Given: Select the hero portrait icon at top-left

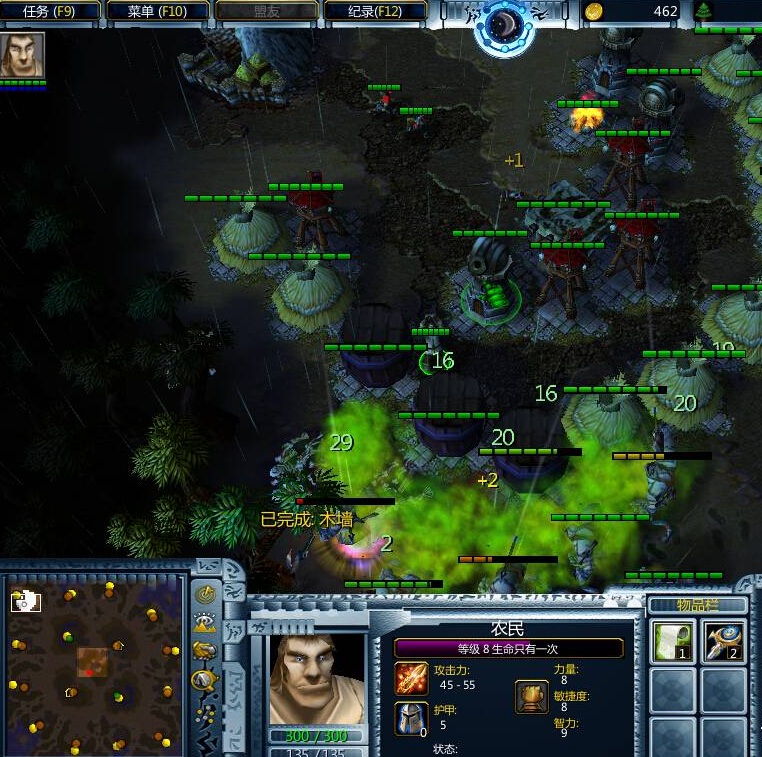Looking at the screenshot, I should pyautogui.click(x=21, y=55).
